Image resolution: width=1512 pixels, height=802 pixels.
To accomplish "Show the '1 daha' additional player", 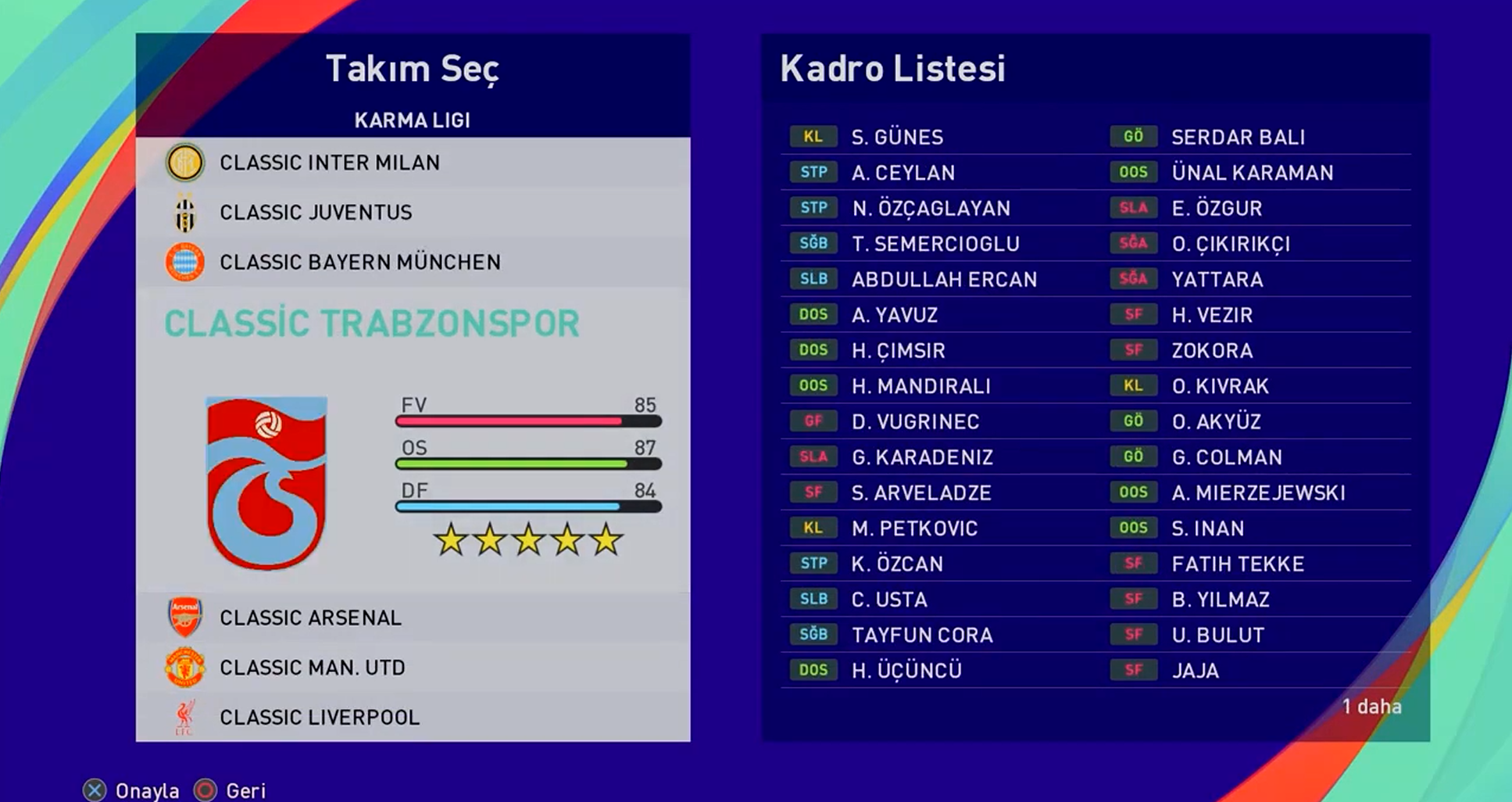I will [1371, 707].
